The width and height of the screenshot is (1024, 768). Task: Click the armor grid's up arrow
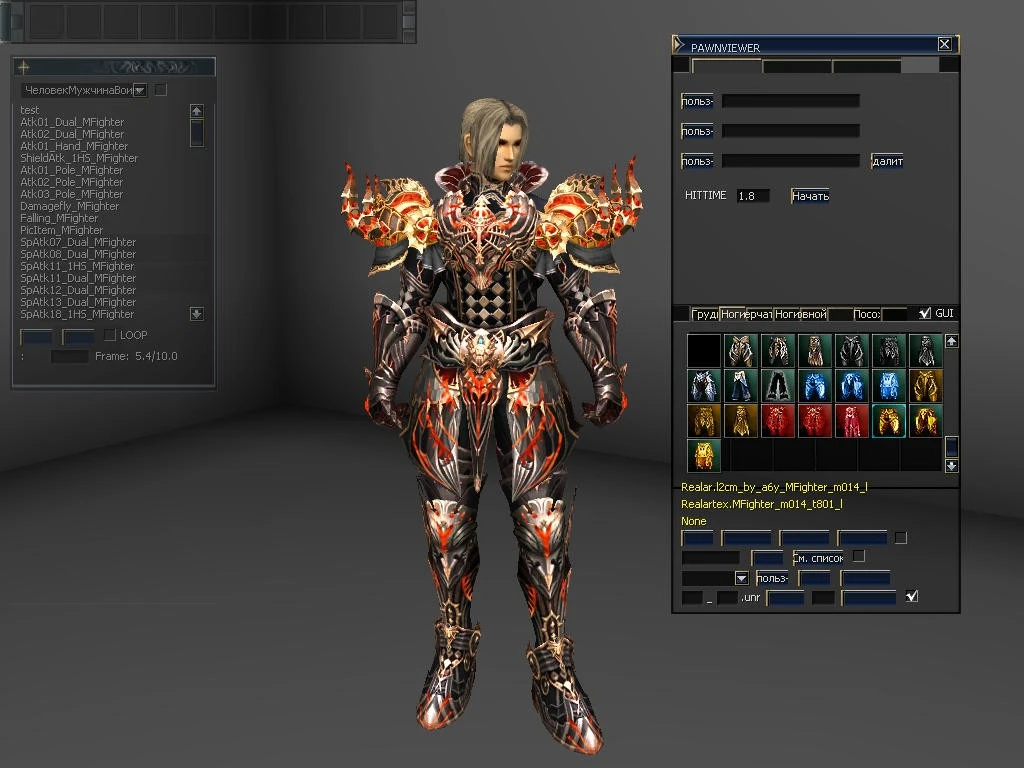(951, 341)
